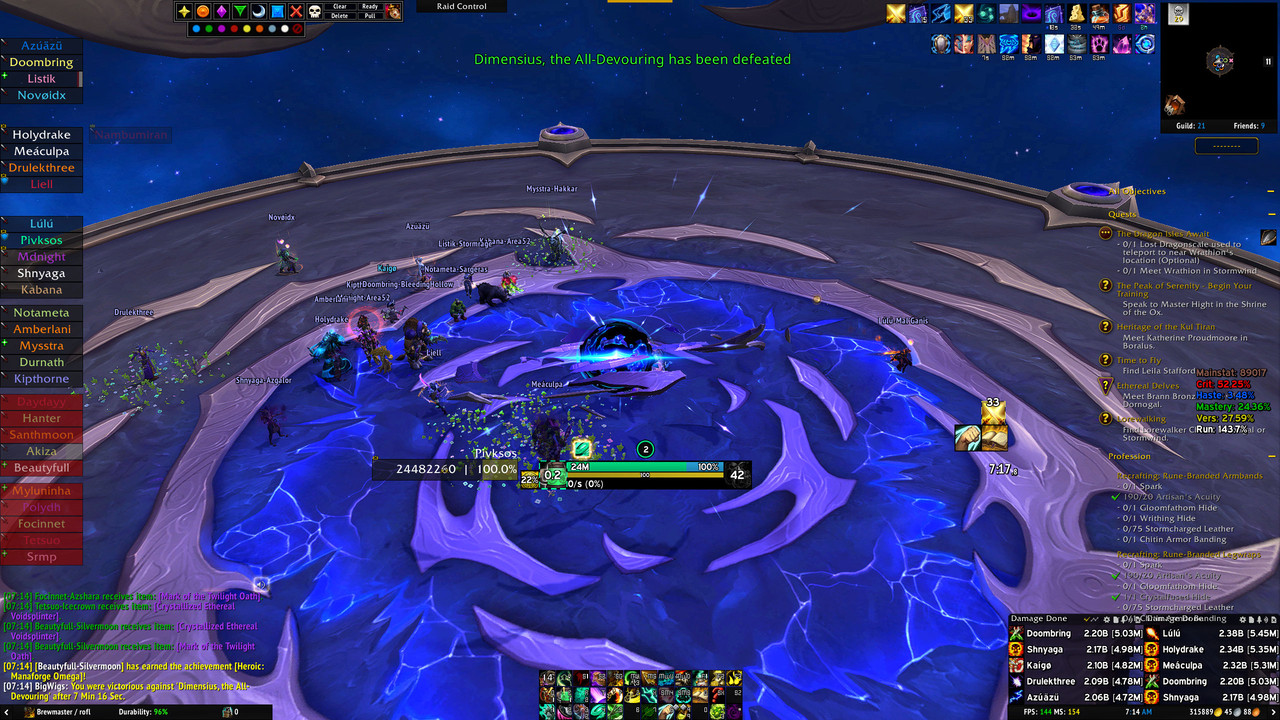
Task: Start a Ready check
Action: [370, 6]
